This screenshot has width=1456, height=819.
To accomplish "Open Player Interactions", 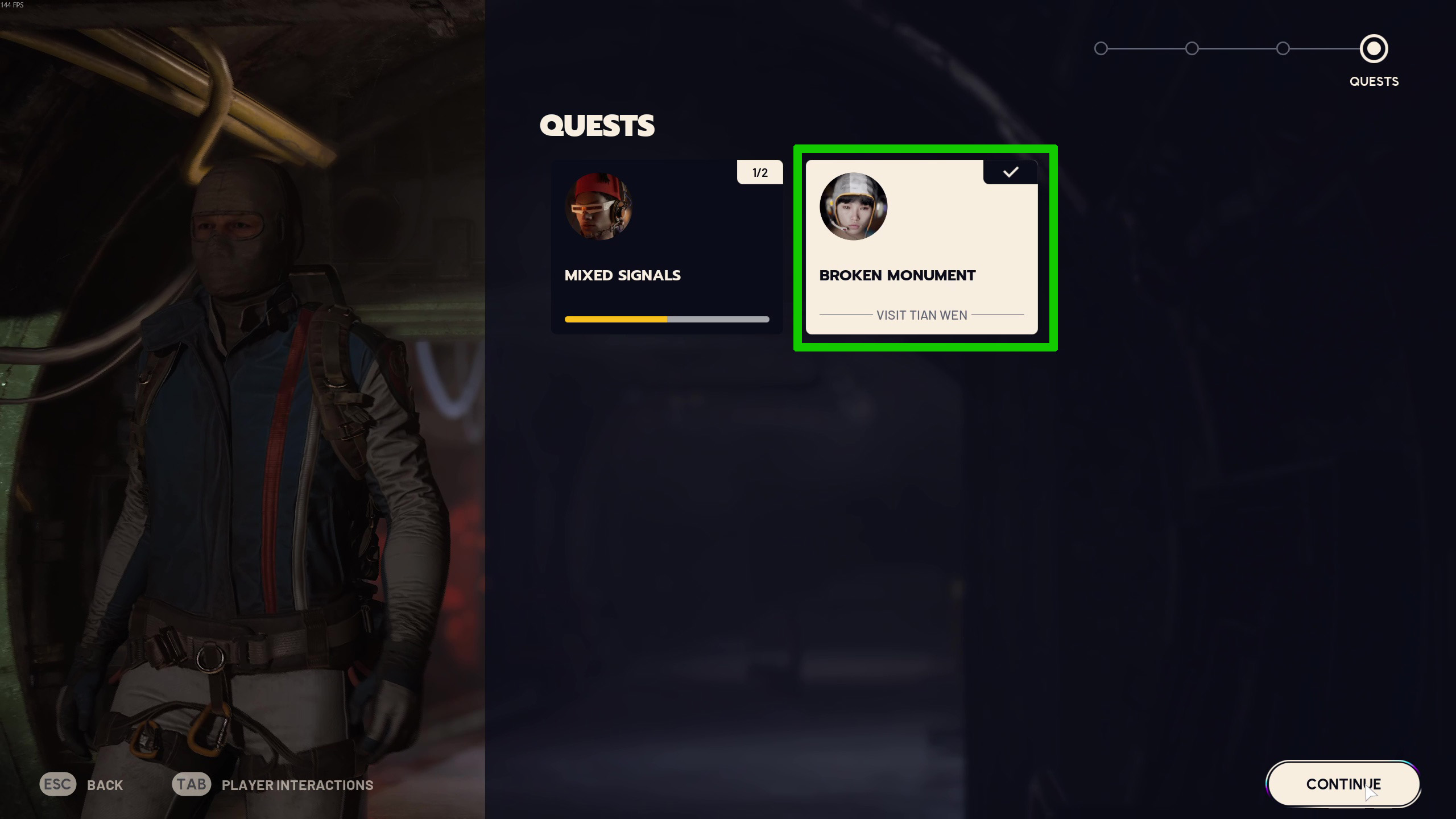I will pos(273,785).
